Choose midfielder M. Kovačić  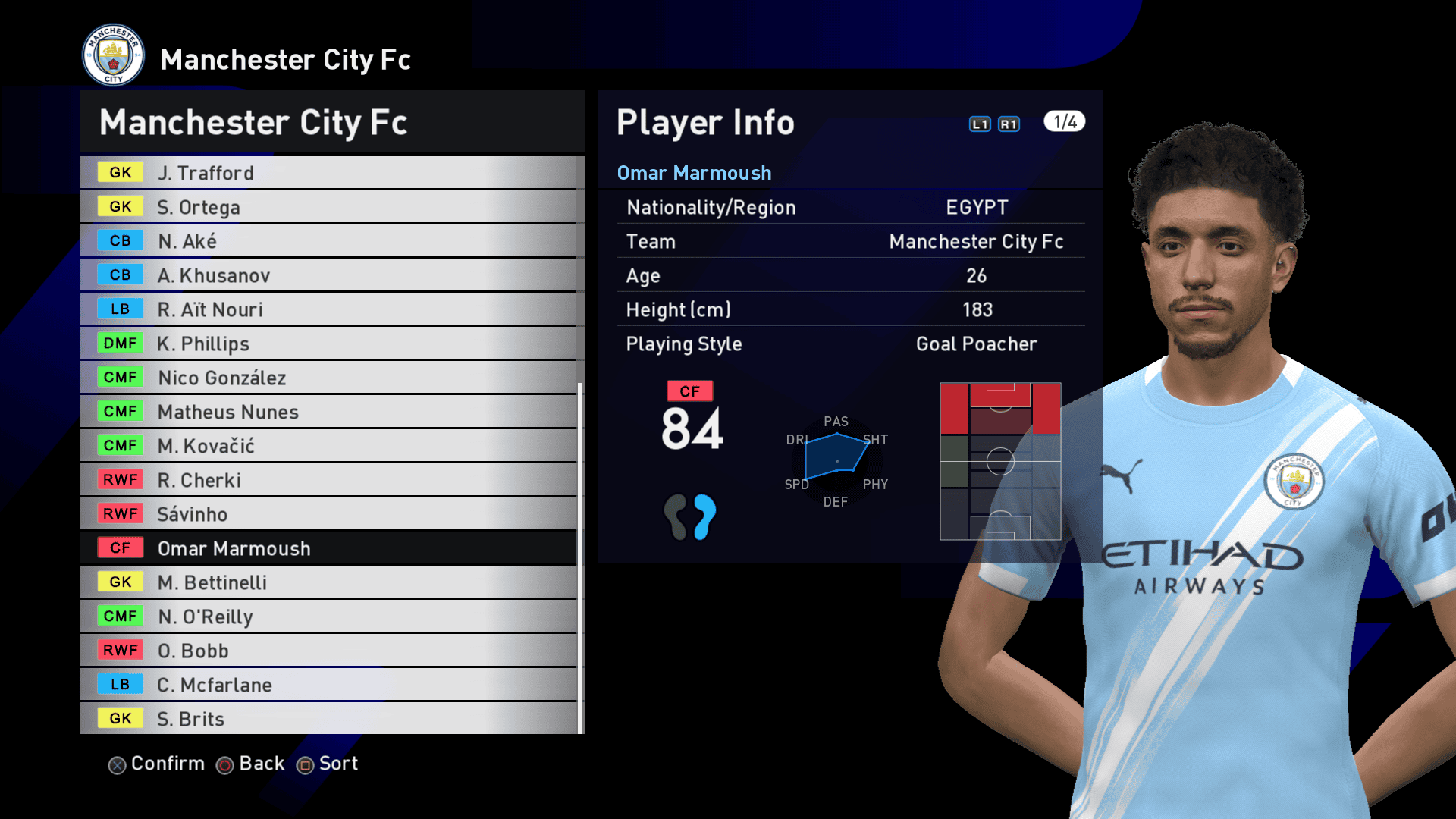(x=328, y=446)
